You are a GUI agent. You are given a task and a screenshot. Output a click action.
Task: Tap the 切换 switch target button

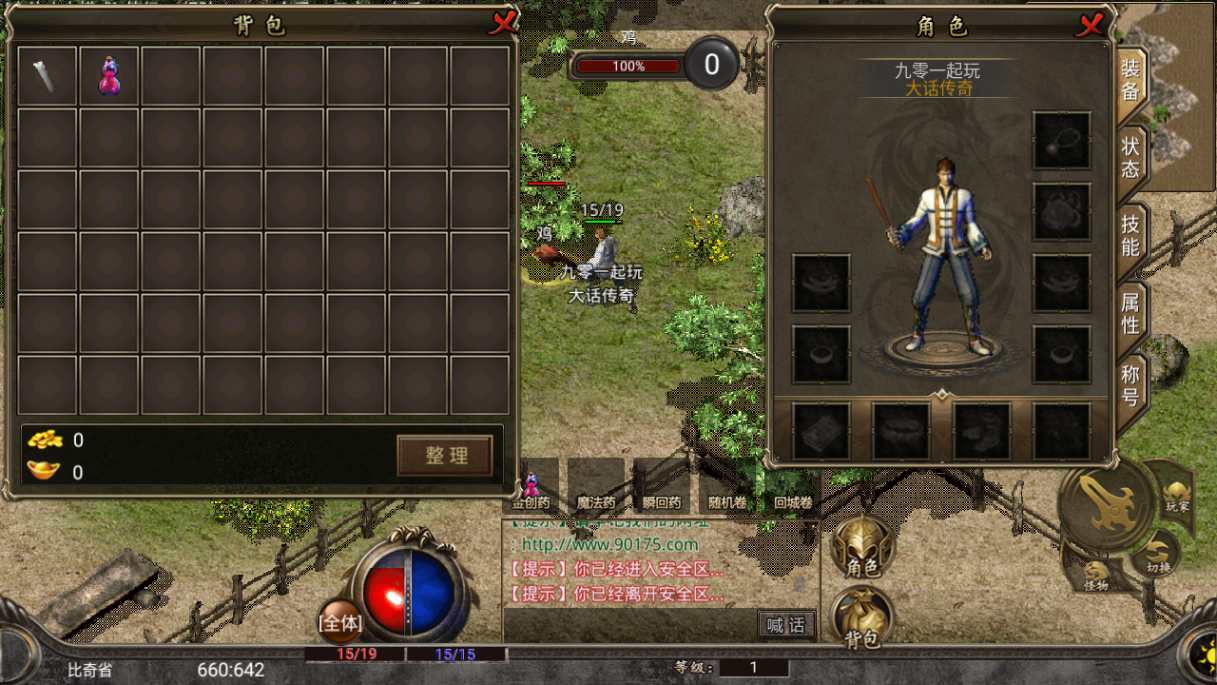(1160, 551)
